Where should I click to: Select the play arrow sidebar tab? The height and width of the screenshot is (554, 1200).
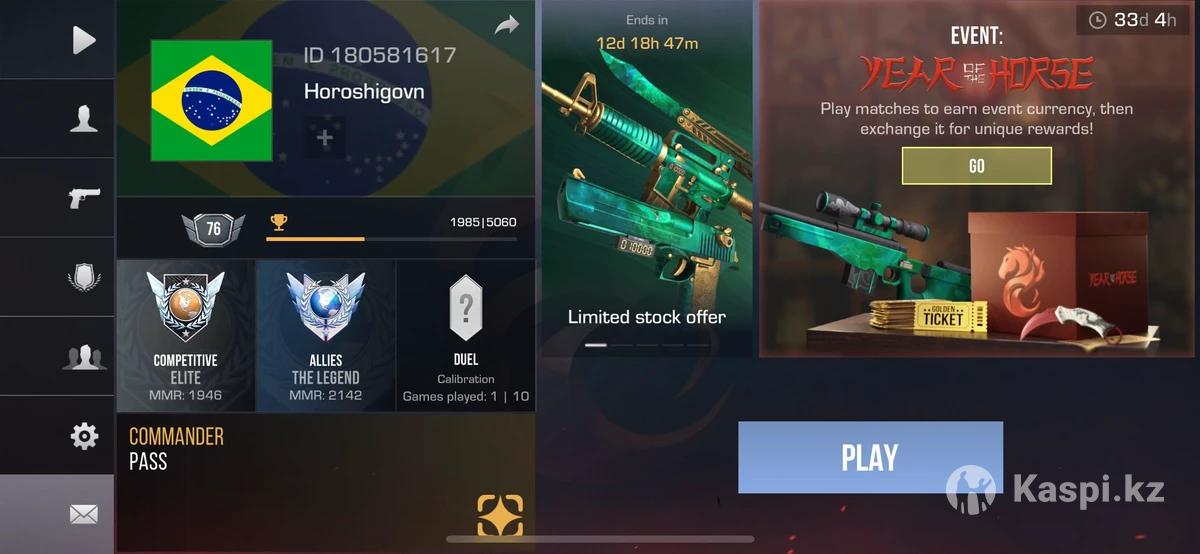click(x=84, y=40)
